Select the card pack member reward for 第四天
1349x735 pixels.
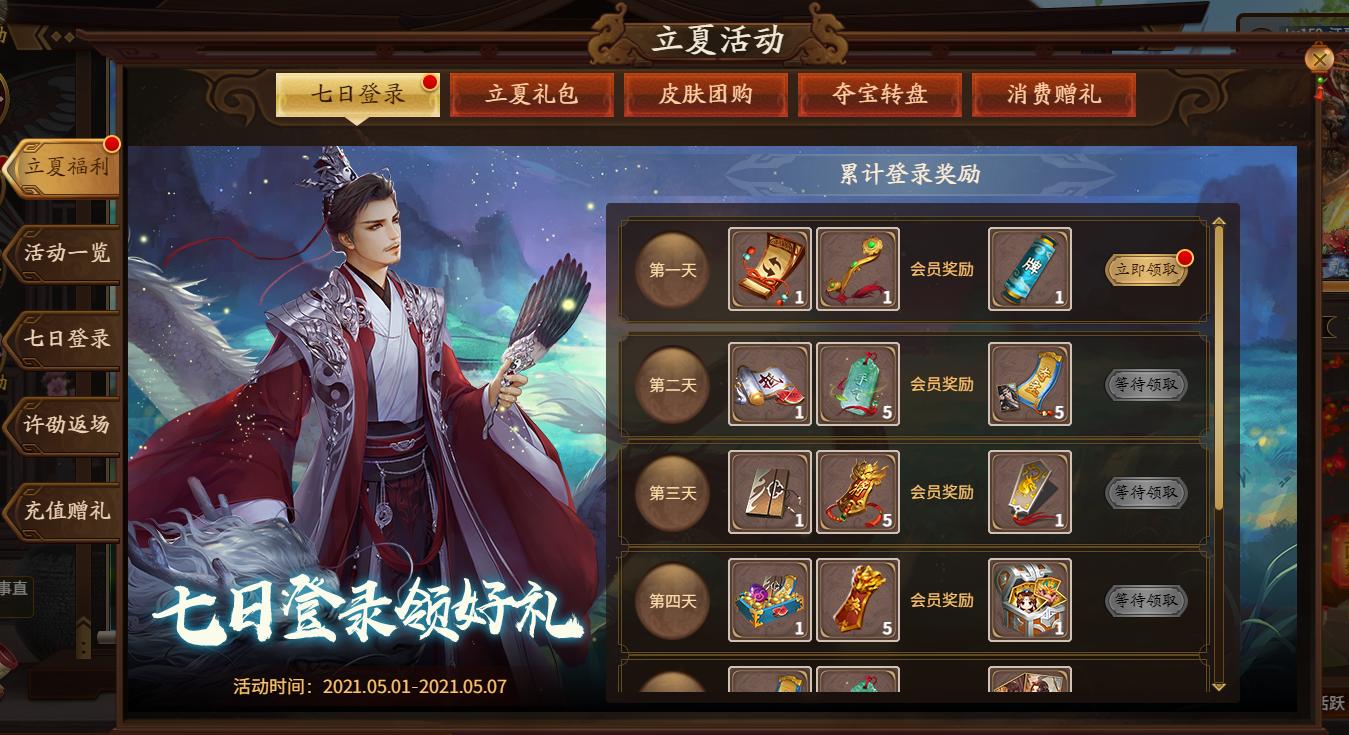pyautogui.click(x=1029, y=600)
